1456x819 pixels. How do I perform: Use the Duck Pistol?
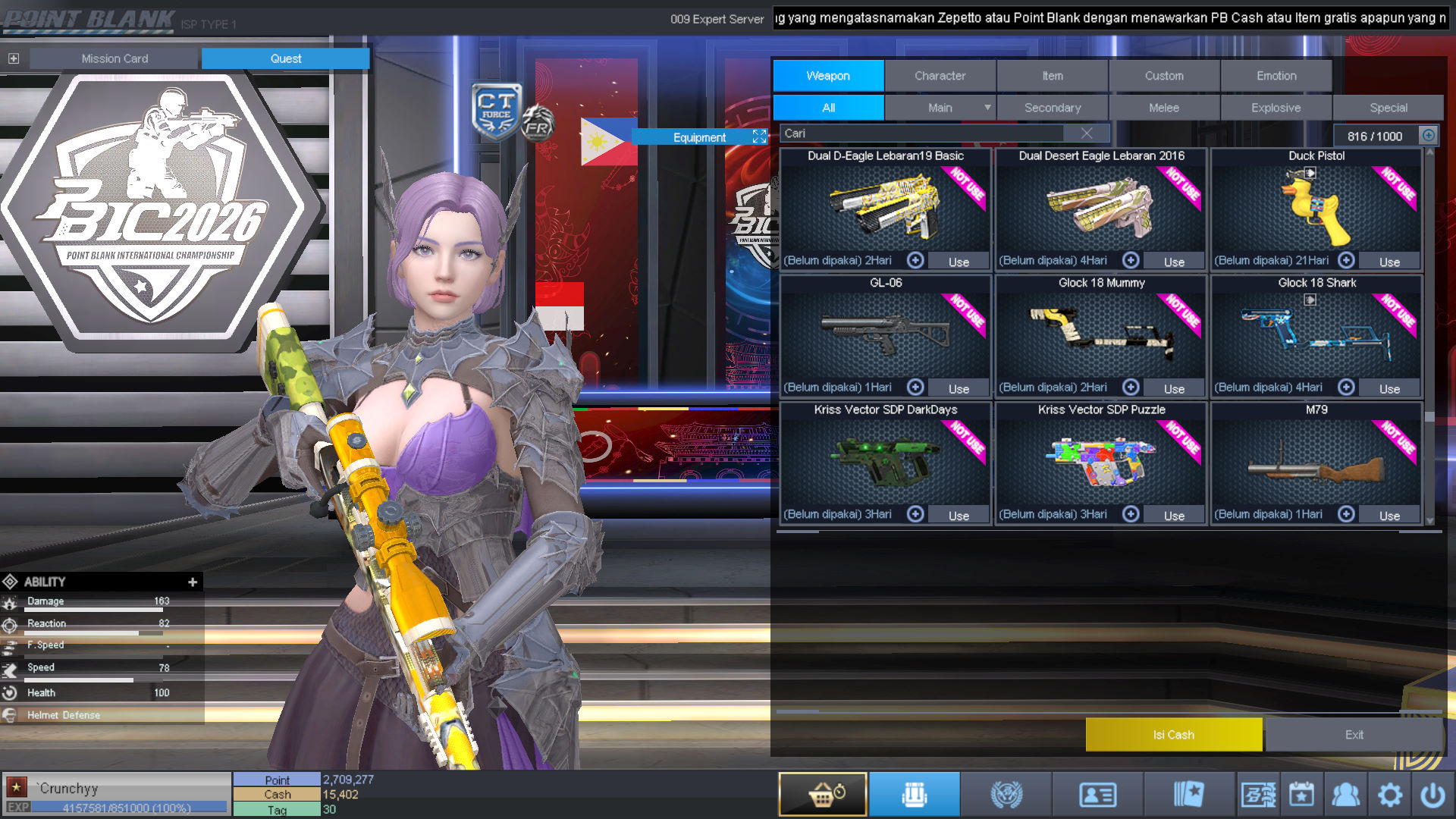click(1389, 262)
